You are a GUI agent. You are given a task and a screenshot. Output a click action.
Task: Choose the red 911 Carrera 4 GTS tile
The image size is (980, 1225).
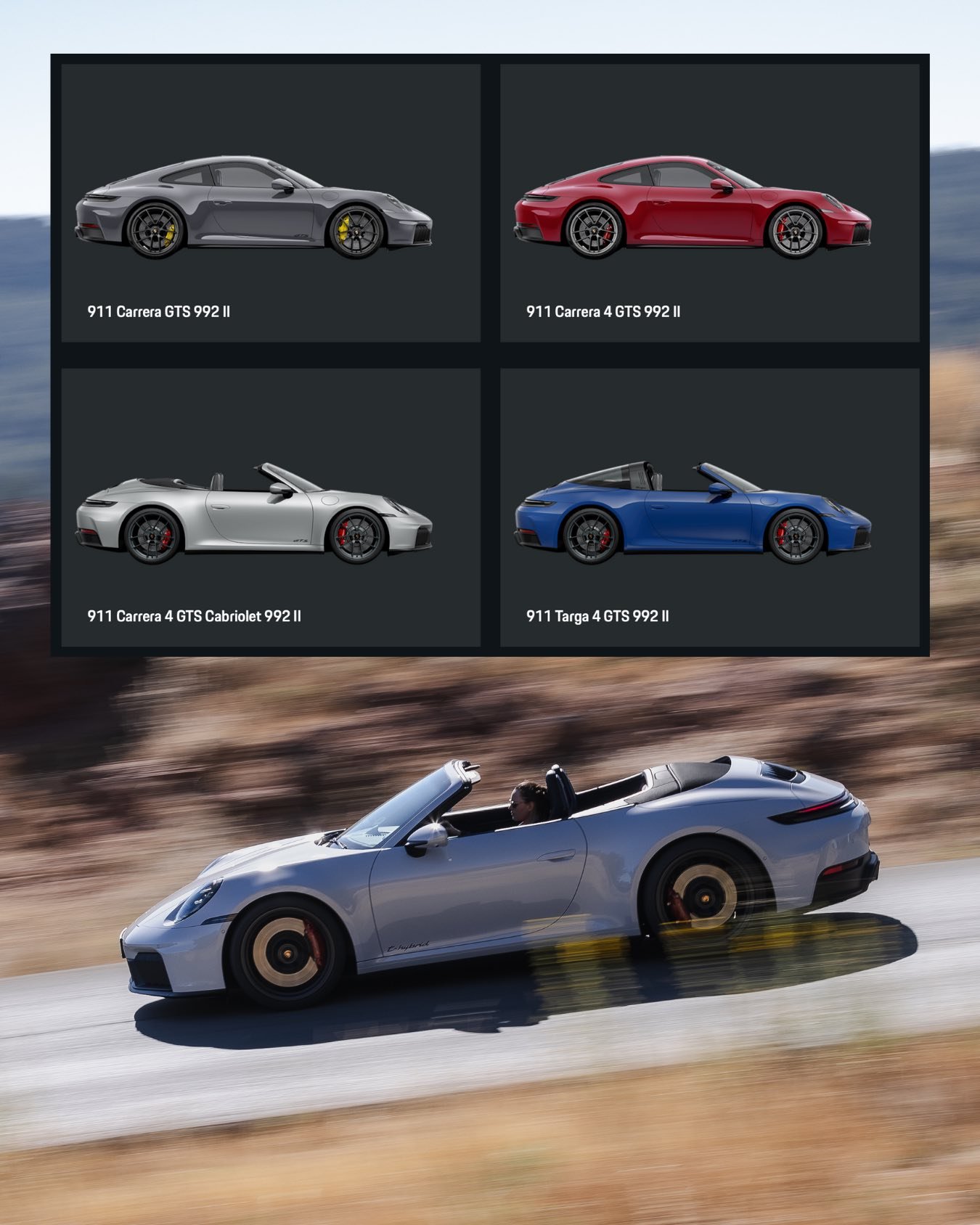click(709, 203)
